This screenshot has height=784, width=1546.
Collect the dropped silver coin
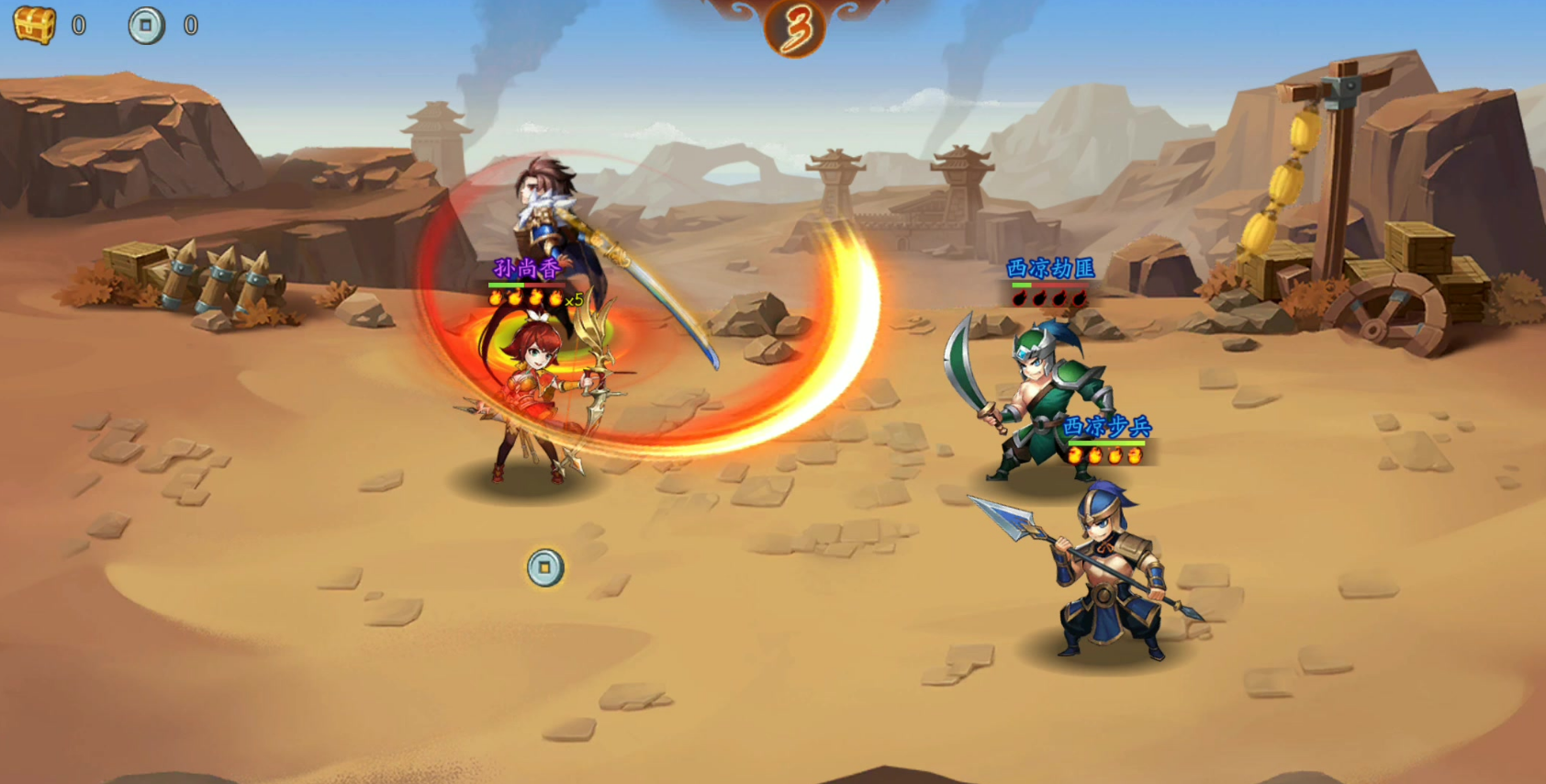545,567
